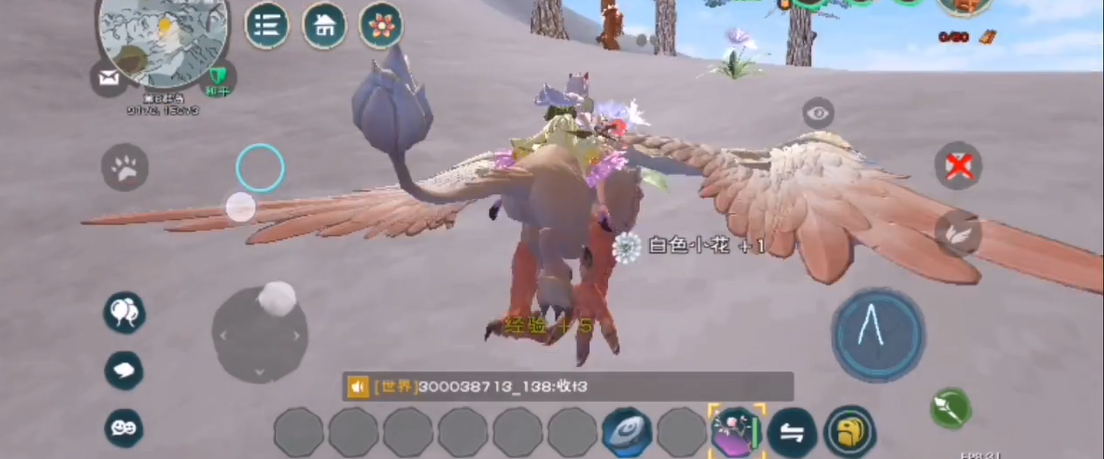Activate the large jump action button
The width and height of the screenshot is (1104, 459).
coord(878,335)
